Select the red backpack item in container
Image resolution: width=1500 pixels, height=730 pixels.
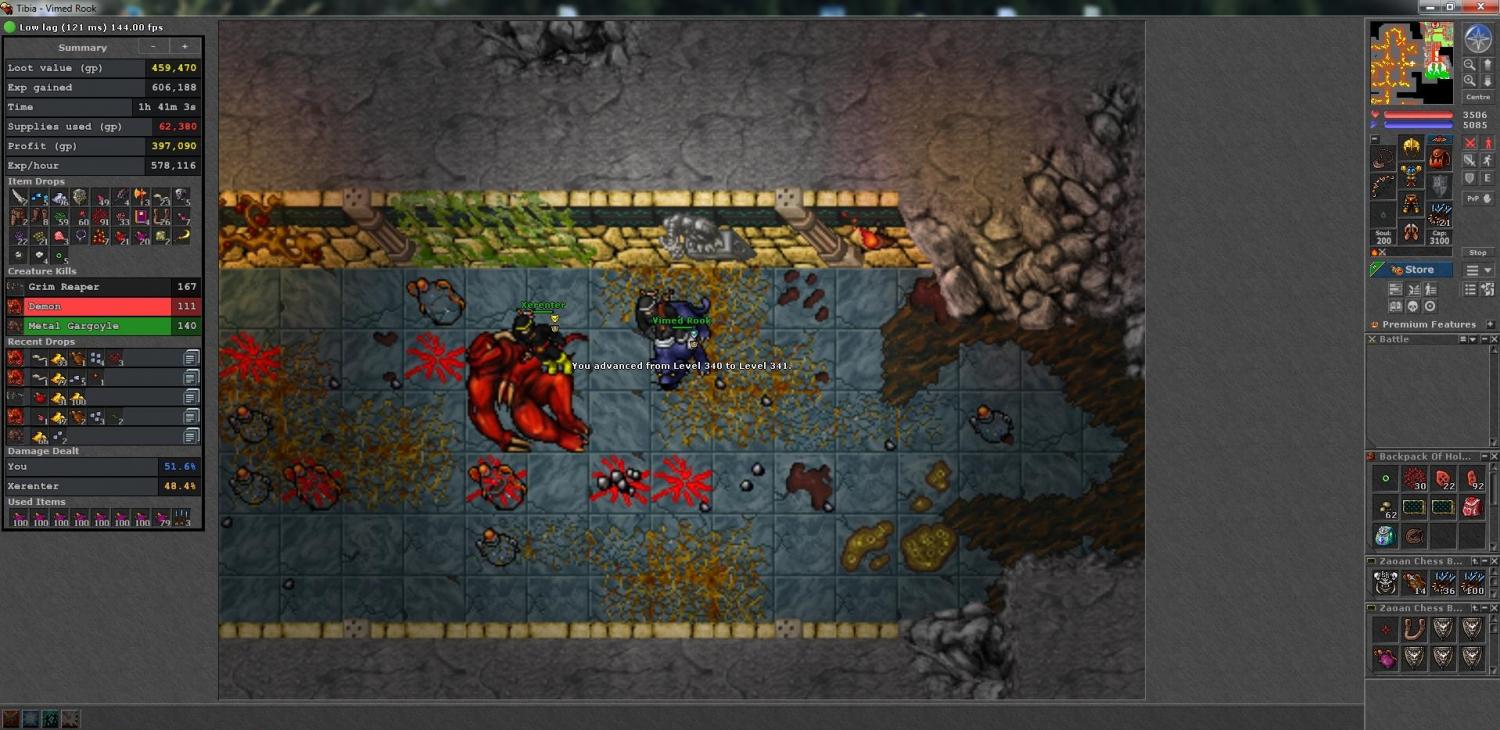tap(1472, 507)
